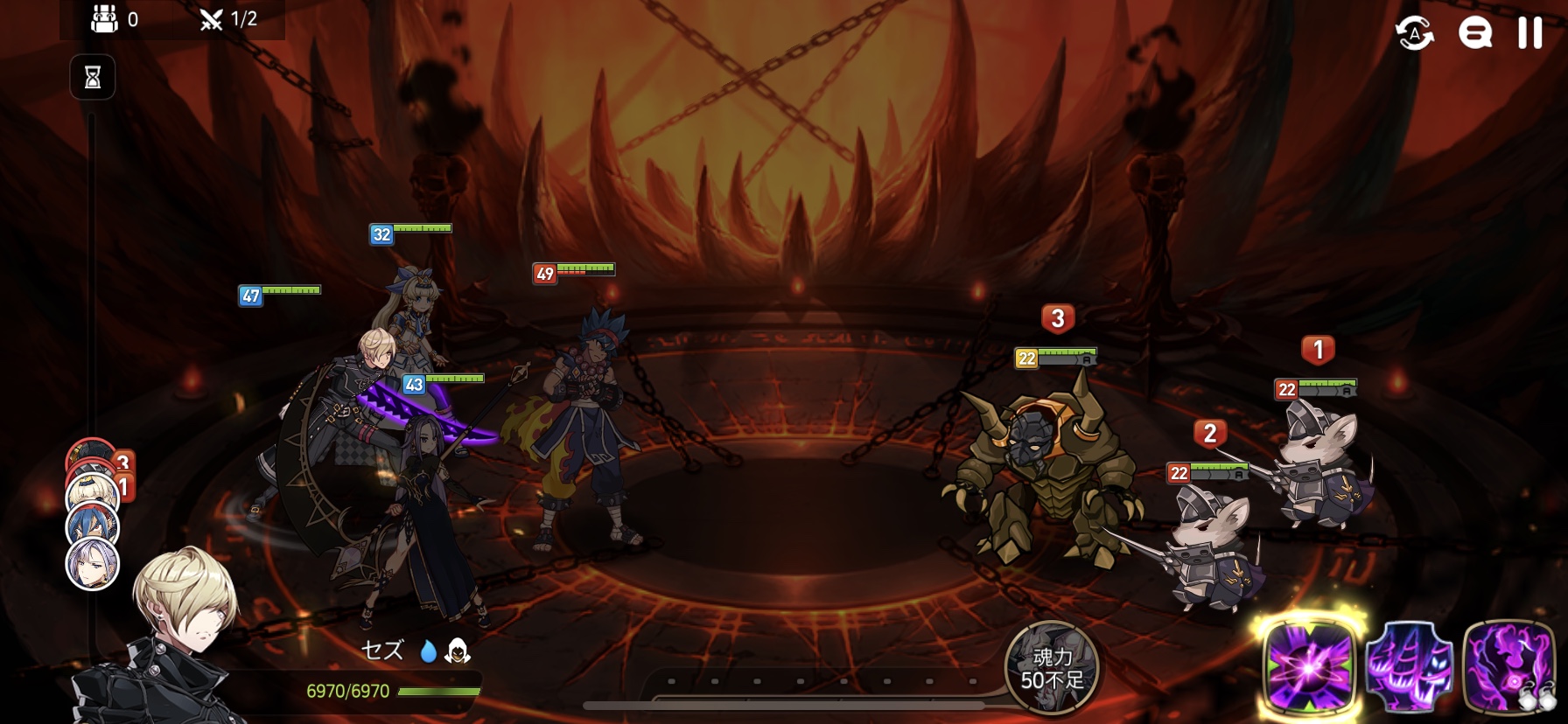
Task: Target the enemy with marker number 2
Action: click(x=1212, y=546)
